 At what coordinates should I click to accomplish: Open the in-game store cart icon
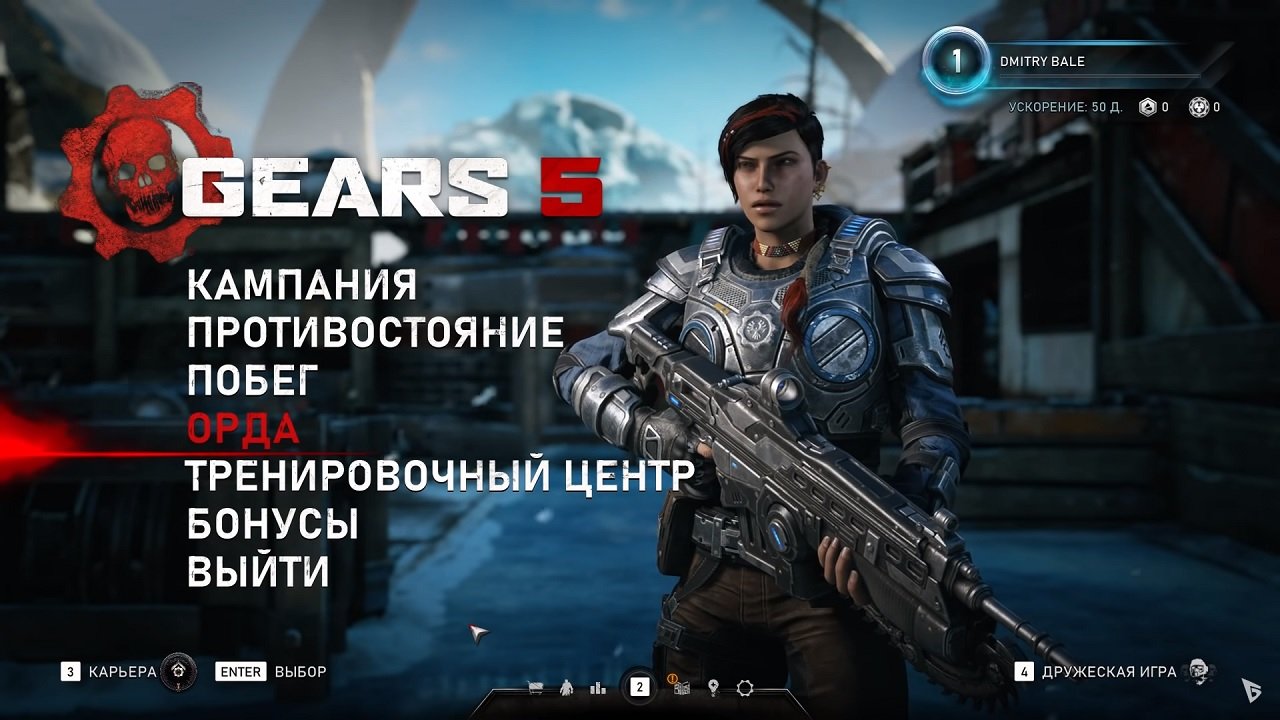(535, 688)
